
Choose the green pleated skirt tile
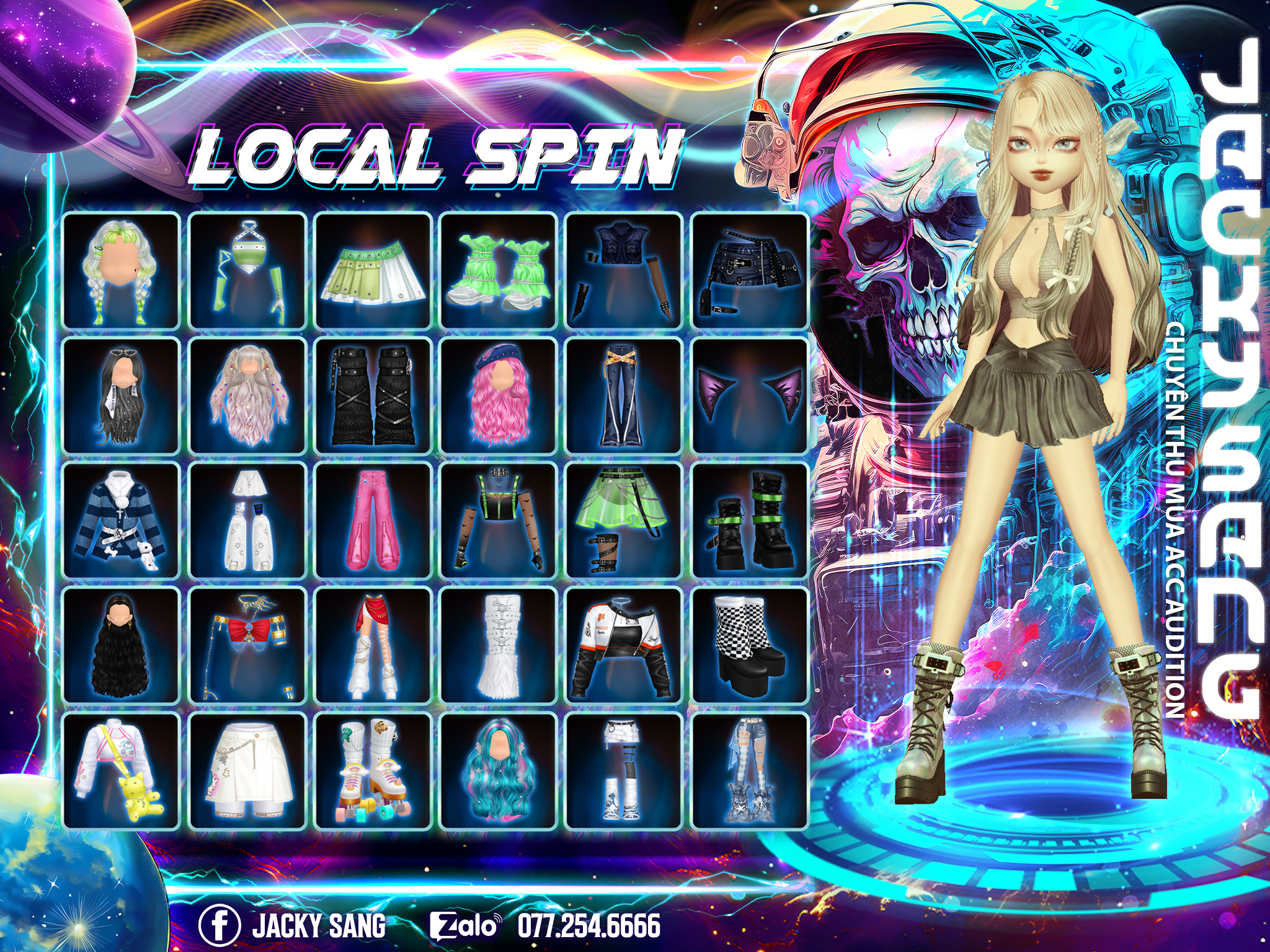coord(373,270)
